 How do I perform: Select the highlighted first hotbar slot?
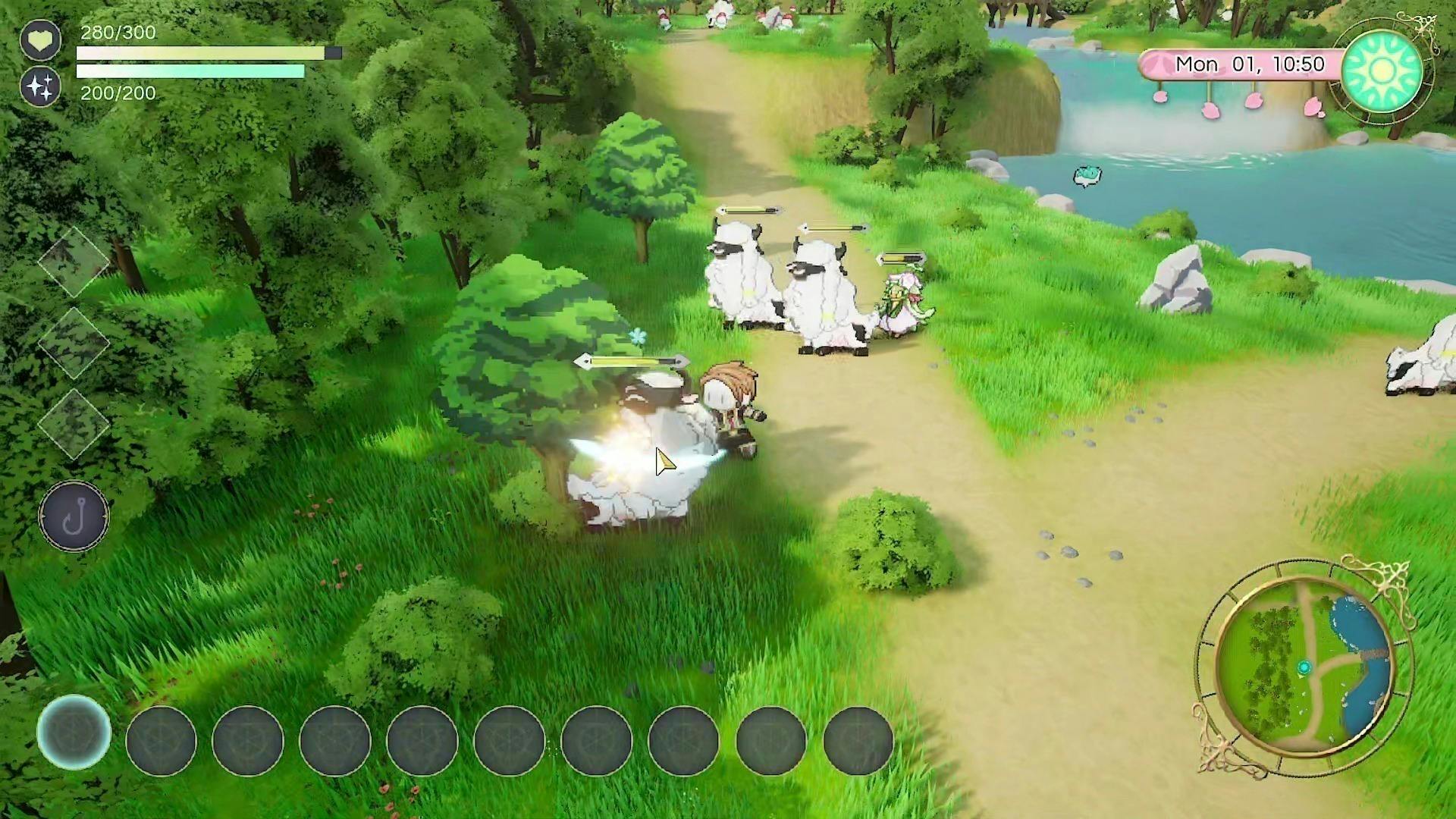click(74, 733)
